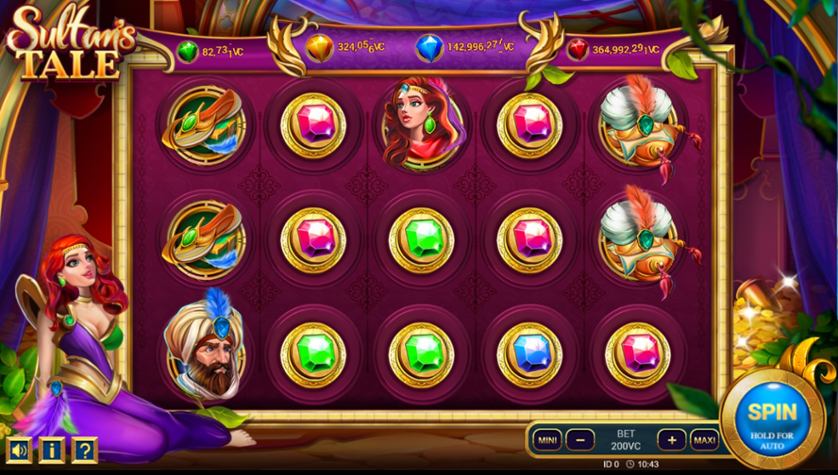Open the help screen with the question mark
The image size is (838, 475).
[84, 450]
